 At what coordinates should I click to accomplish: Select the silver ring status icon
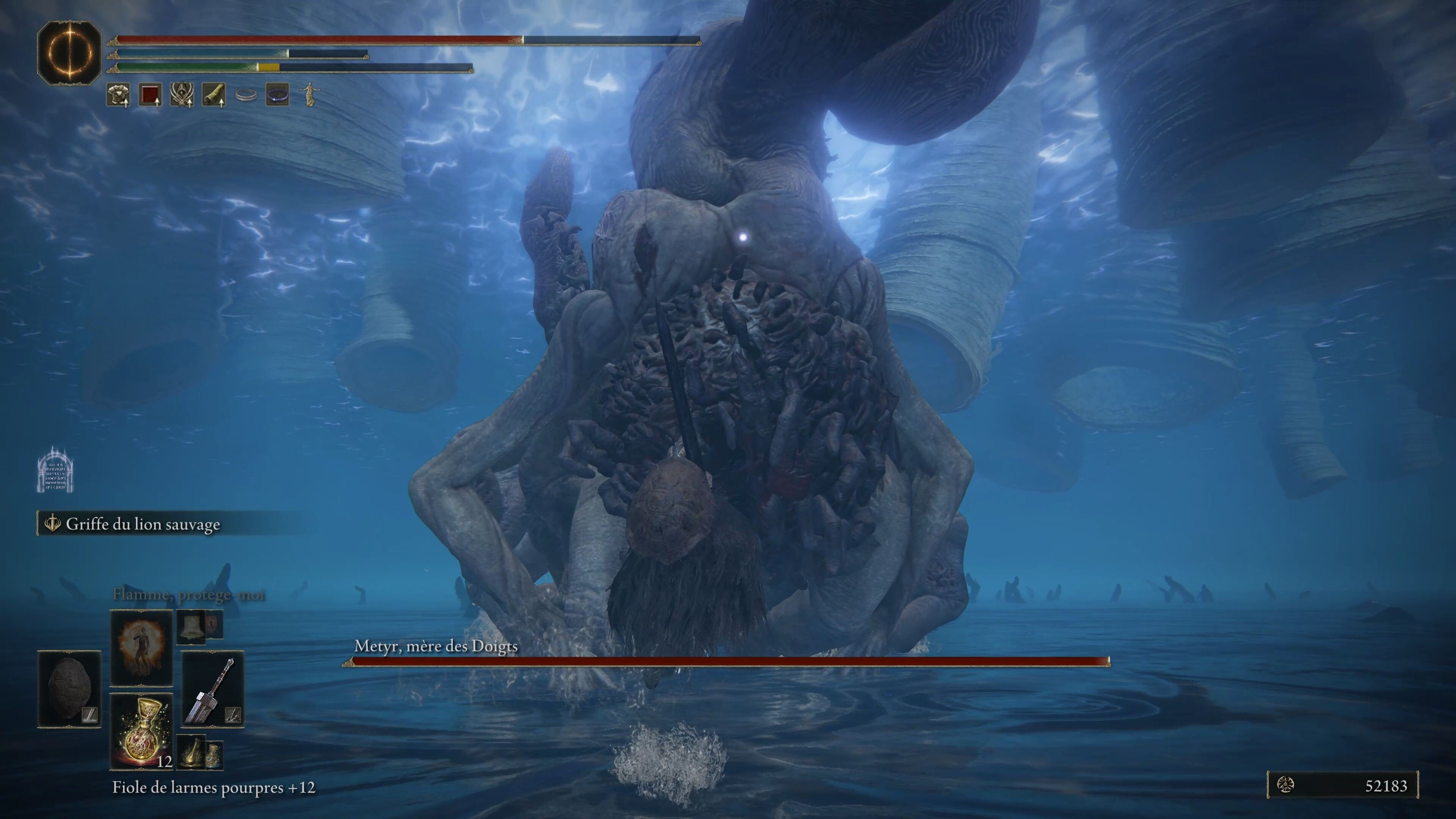tap(246, 95)
